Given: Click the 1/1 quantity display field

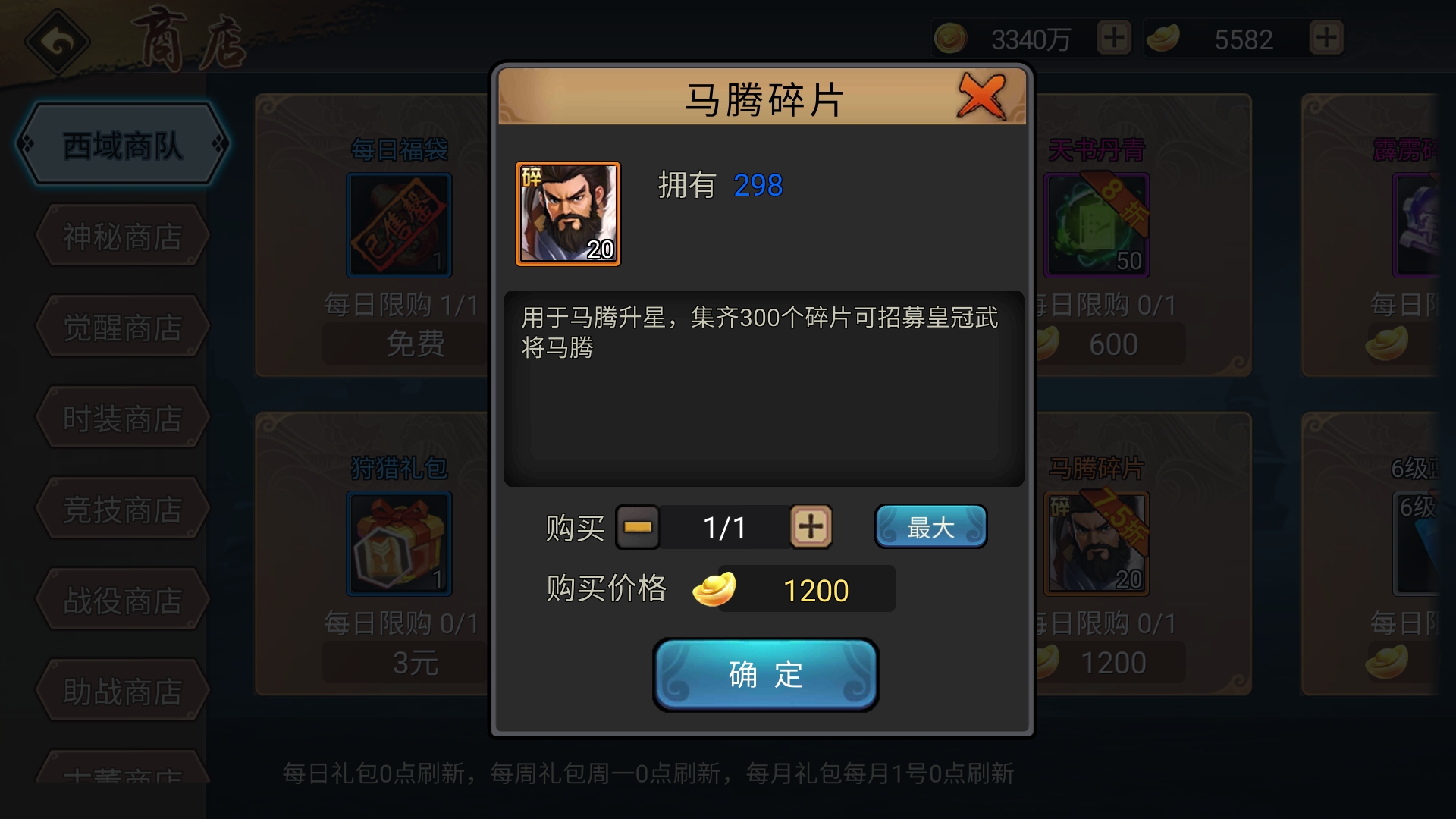Looking at the screenshot, I should [x=724, y=526].
